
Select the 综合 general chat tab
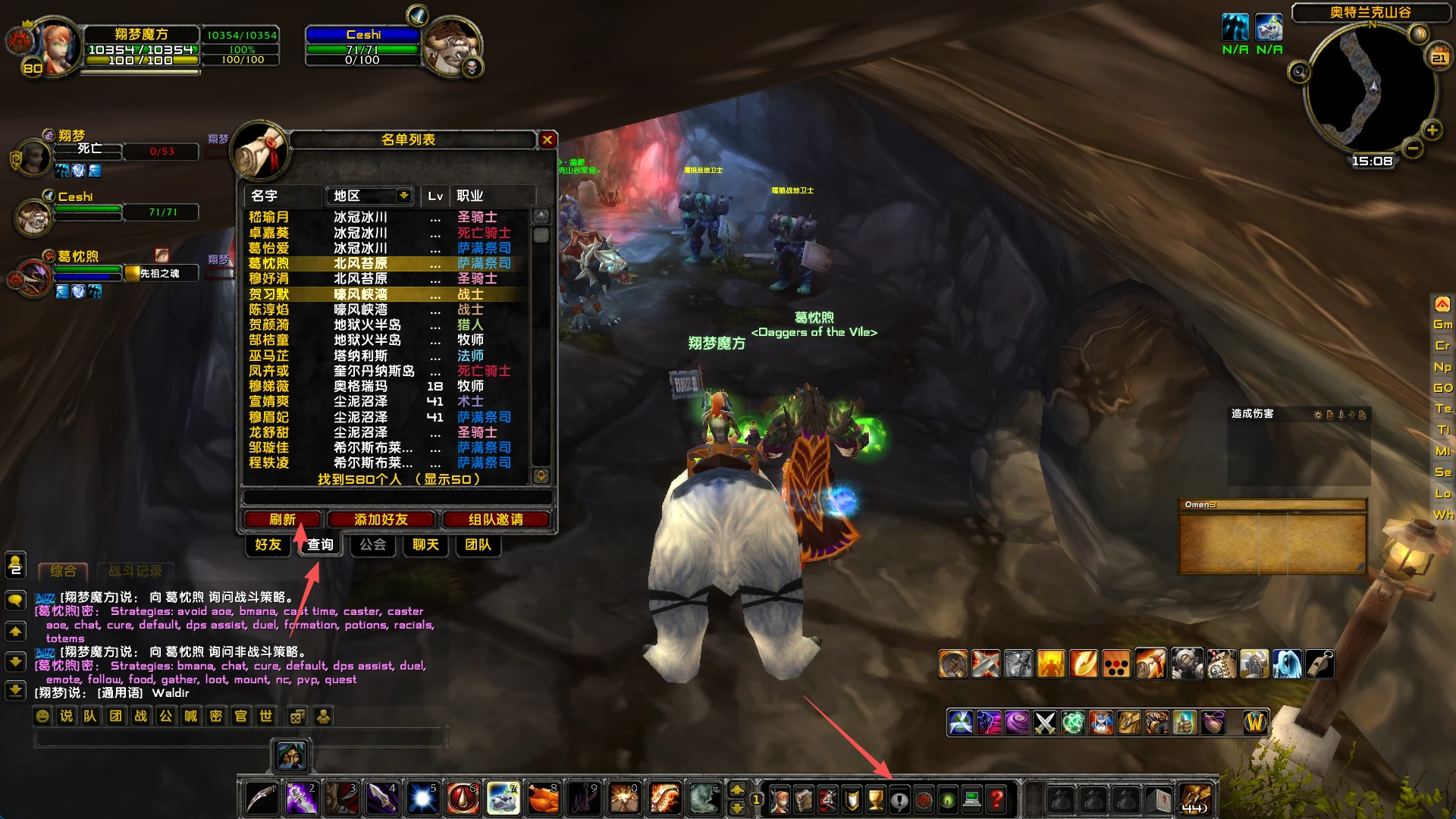pyautogui.click(x=63, y=571)
